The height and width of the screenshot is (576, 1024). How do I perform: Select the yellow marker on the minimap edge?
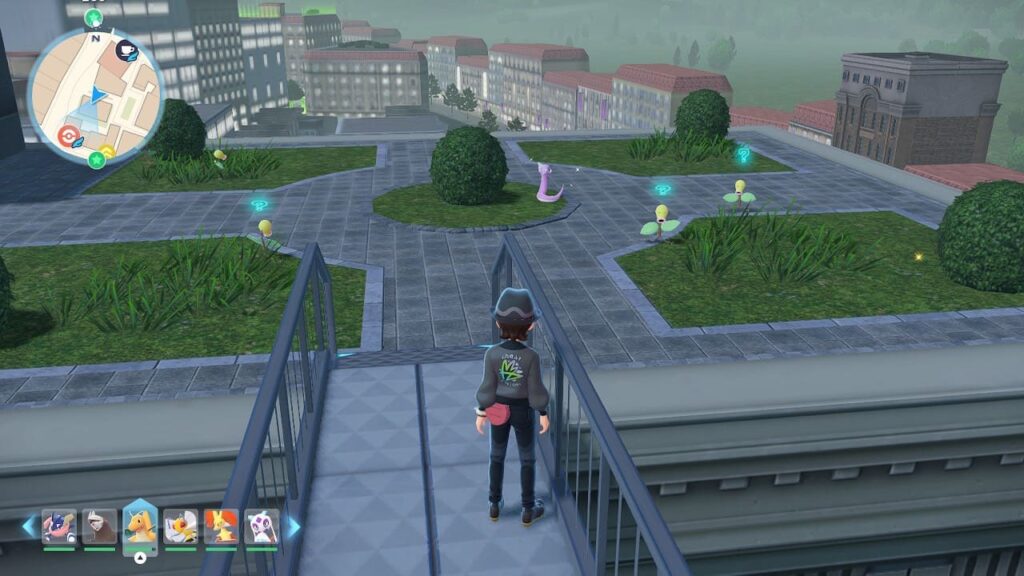point(107,152)
